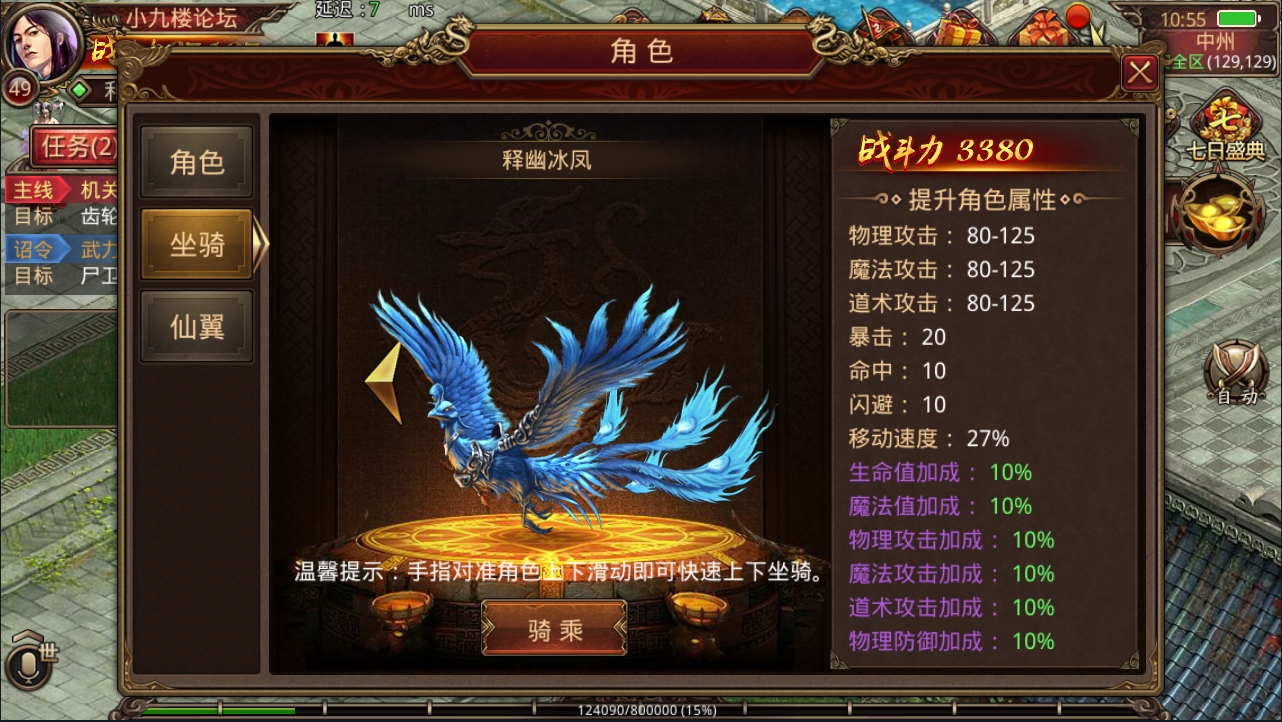Switch to the 仙翼 tab
Image resolution: width=1282 pixels, height=722 pixels.
196,327
